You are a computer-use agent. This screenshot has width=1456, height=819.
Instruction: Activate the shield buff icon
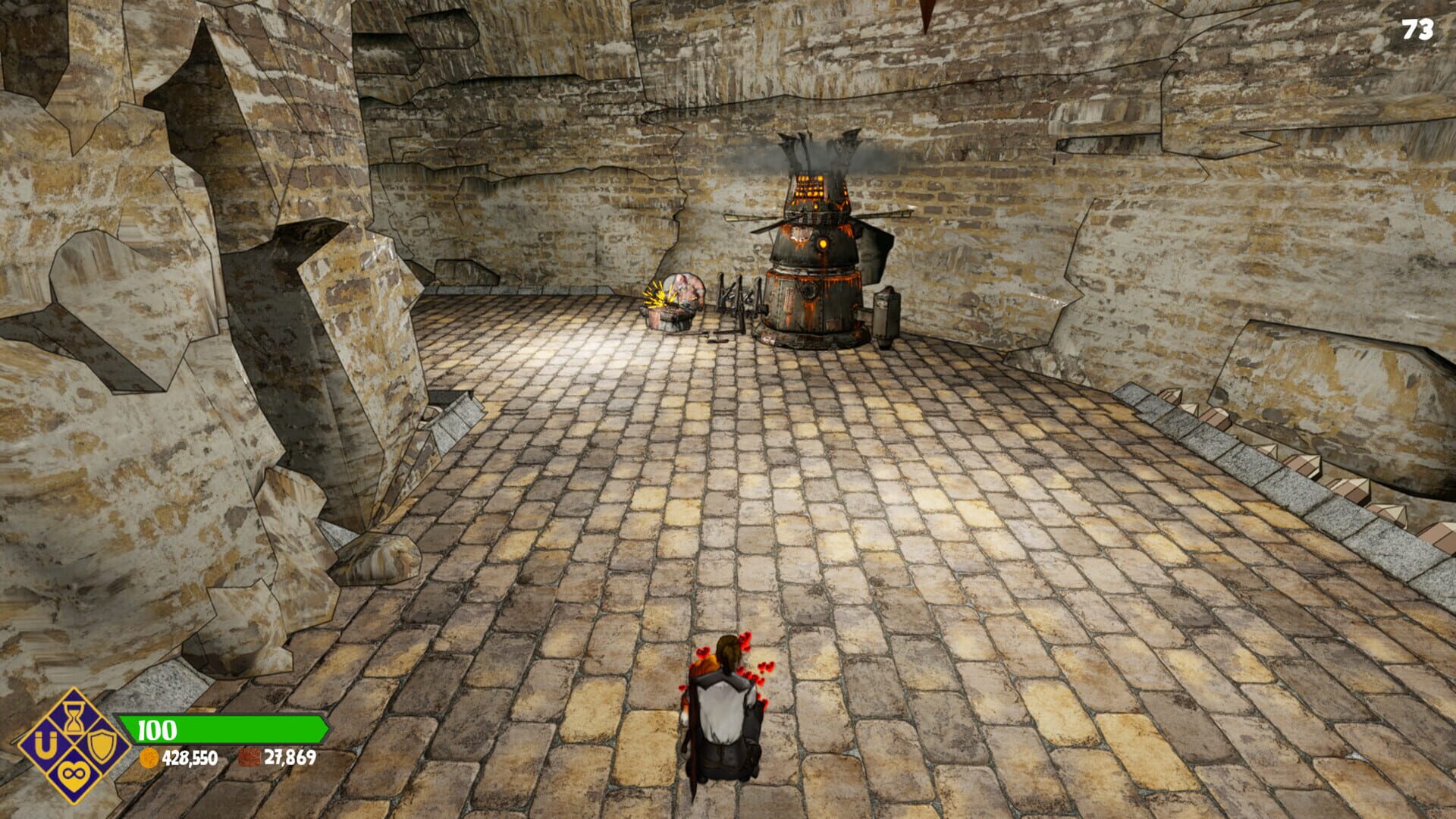point(100,747)
